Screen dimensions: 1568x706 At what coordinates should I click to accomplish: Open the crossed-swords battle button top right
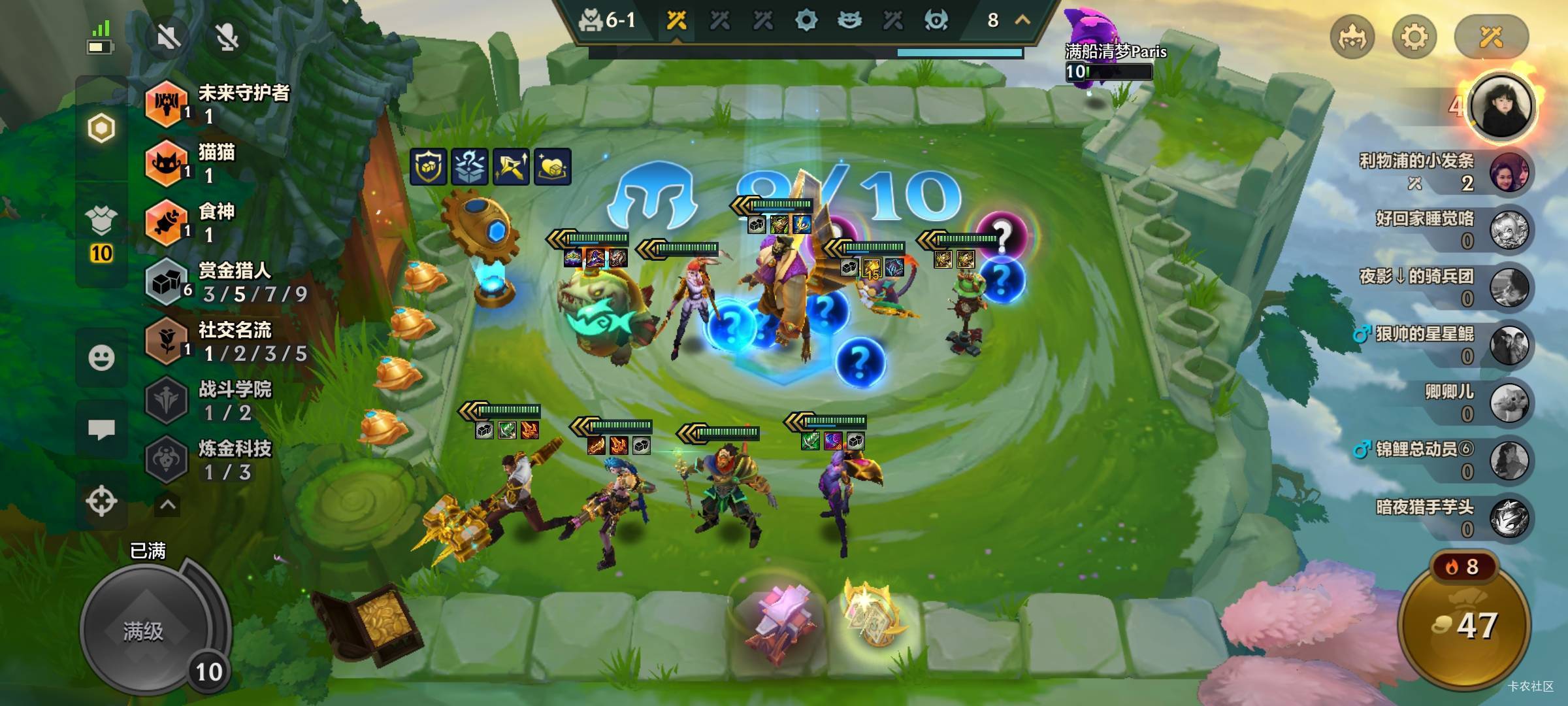click(1491, 37)
